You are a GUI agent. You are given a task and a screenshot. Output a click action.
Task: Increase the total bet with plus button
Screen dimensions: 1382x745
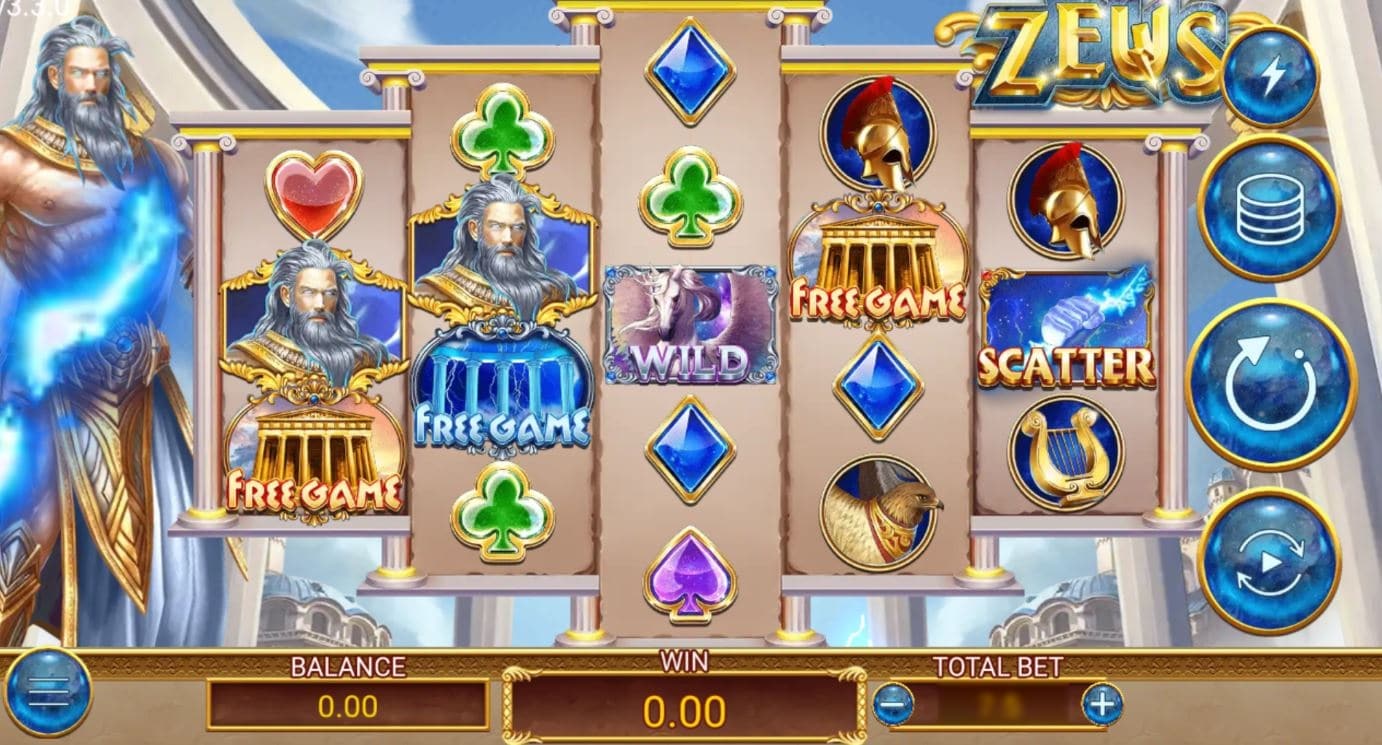click(x=1102, y=704)
